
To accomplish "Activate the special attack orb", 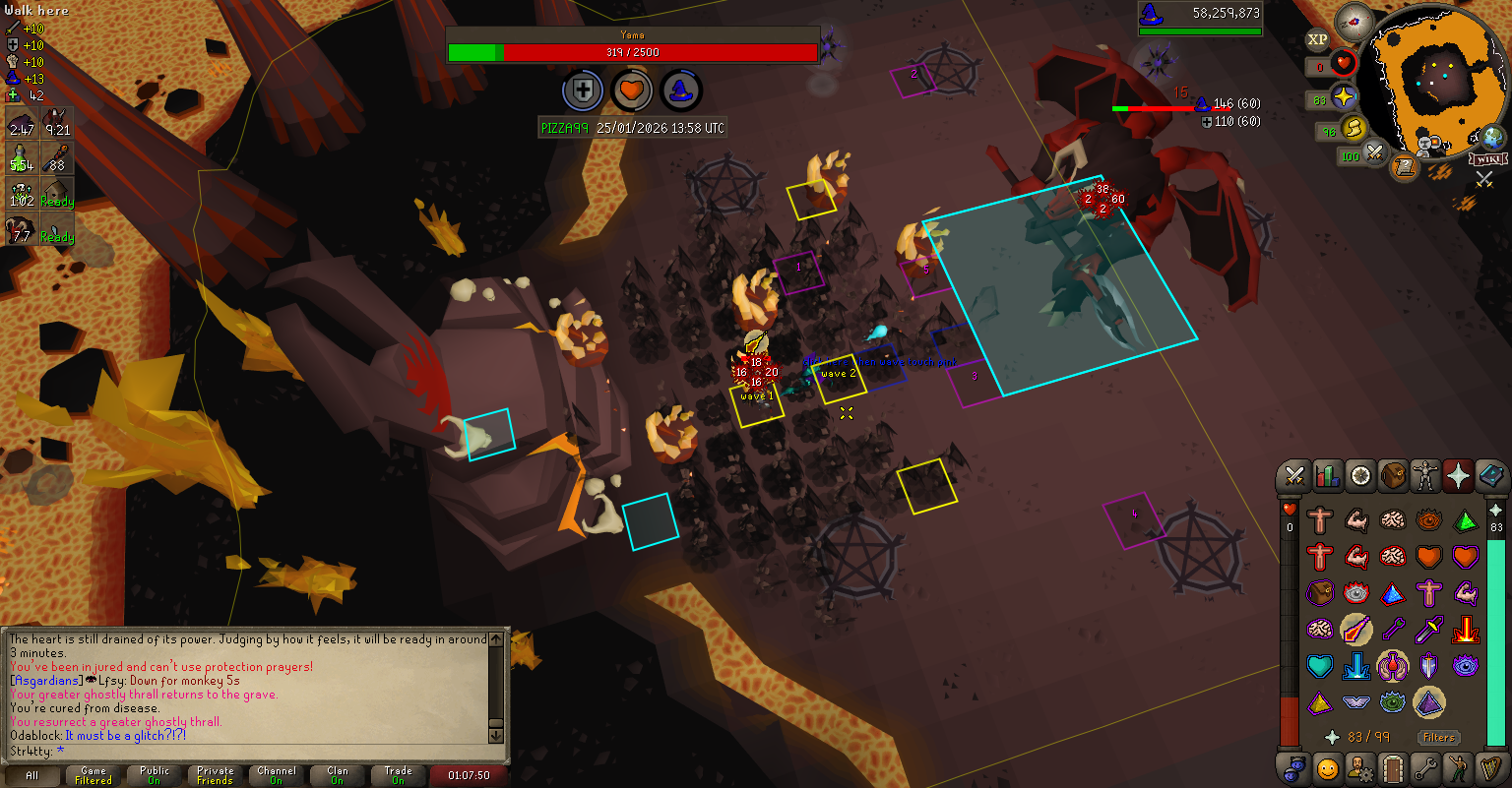I will point(1375,153).
